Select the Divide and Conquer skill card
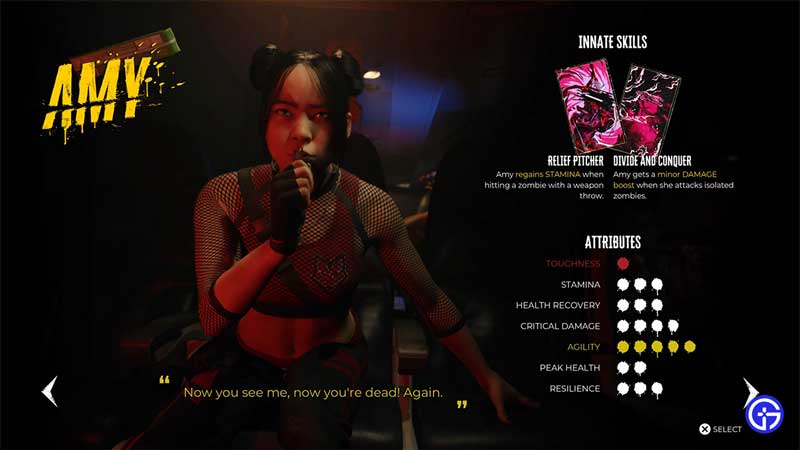The height and width of the screenshot is (450, 800). pyautogui.click(x=649, y=110)
